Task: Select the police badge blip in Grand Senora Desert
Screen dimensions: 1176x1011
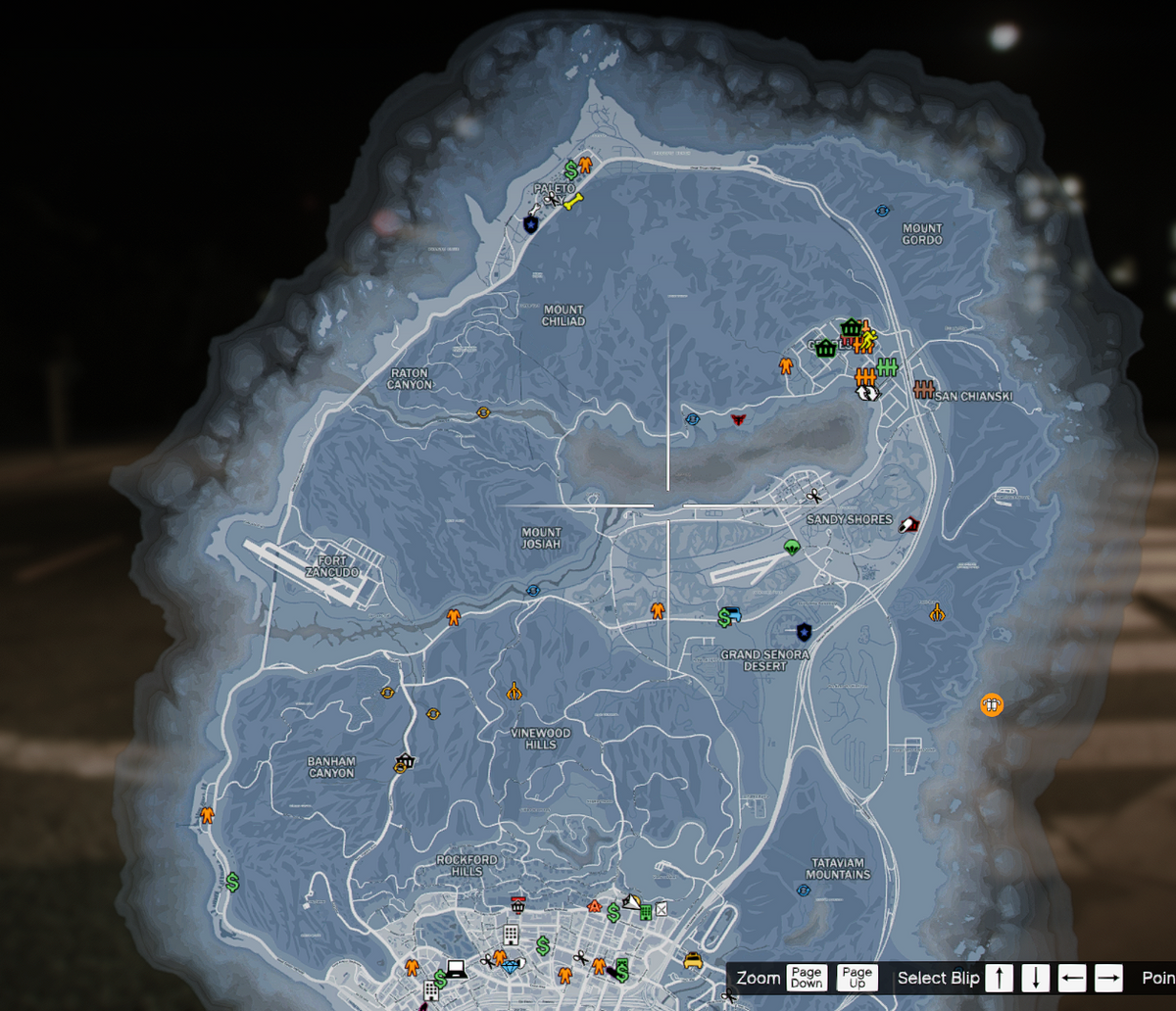Action: (805, 630)
